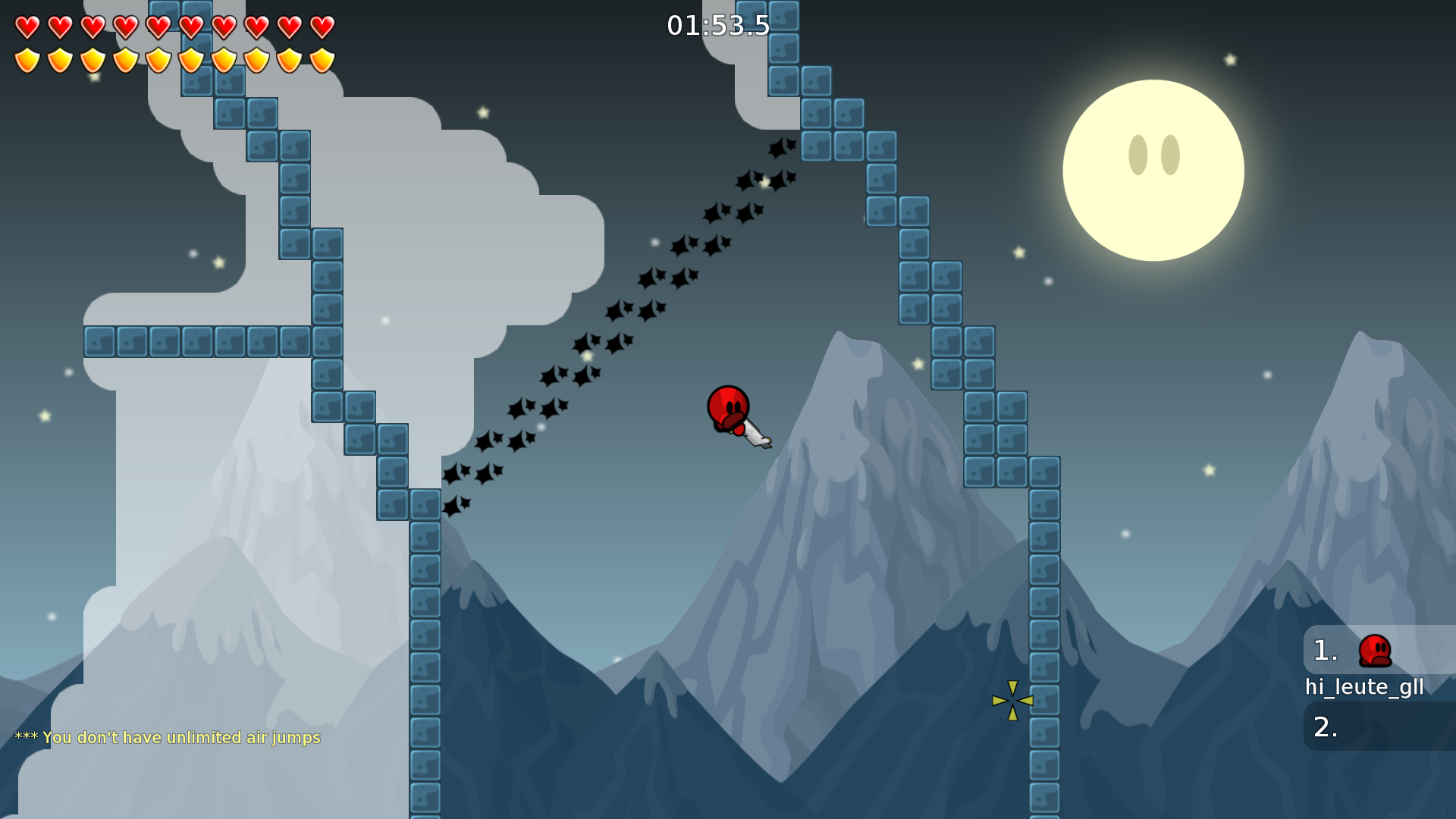
Task: Click the topmost ice block of the right tower
Action: pyautogui.click(x=783, y=15)
